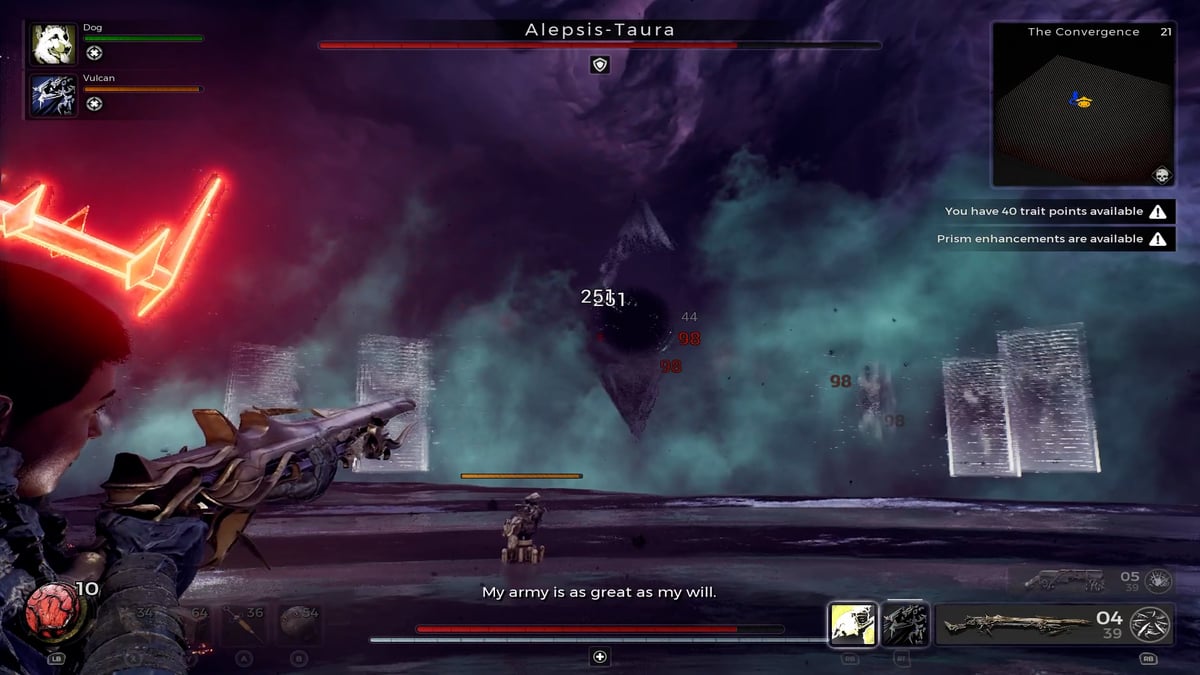The height and width of the screenshot is (675, 1200).
Task: Activate the yellow dog skill icon
Action: point(853,624)
